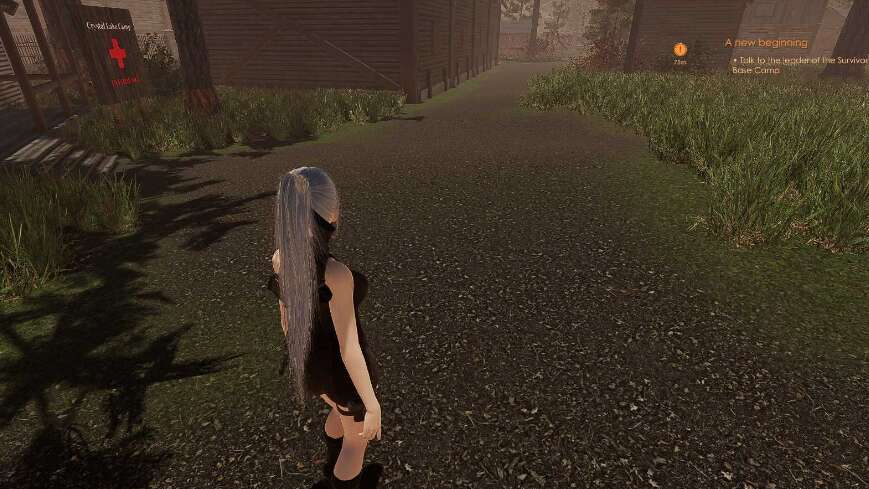The width and height of the screenshot is (869, 489).
Task: Open the "A new beginning" quest title
Action: pos(766,43)
